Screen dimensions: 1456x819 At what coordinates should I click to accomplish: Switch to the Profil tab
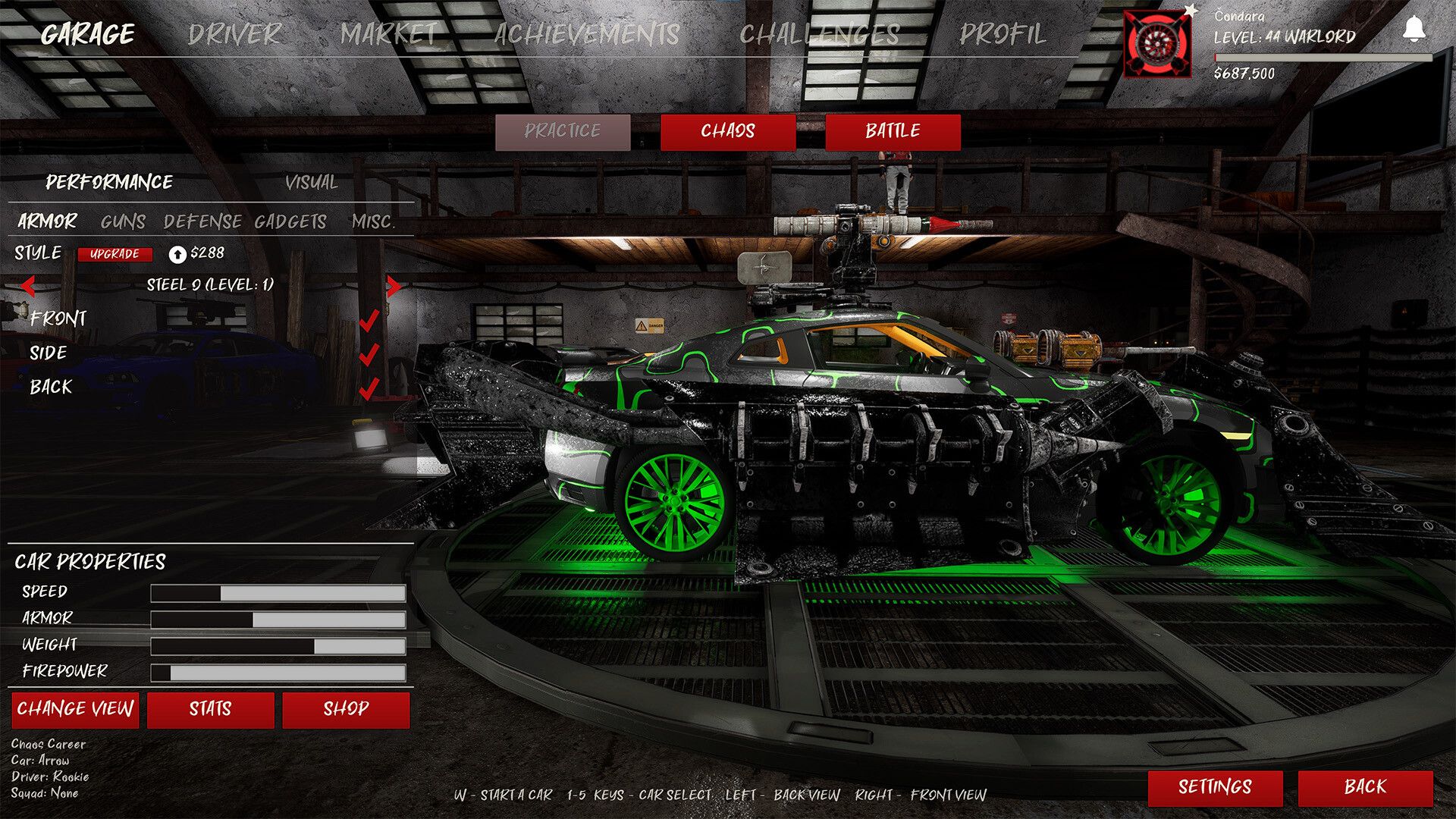click(1002, 34)
